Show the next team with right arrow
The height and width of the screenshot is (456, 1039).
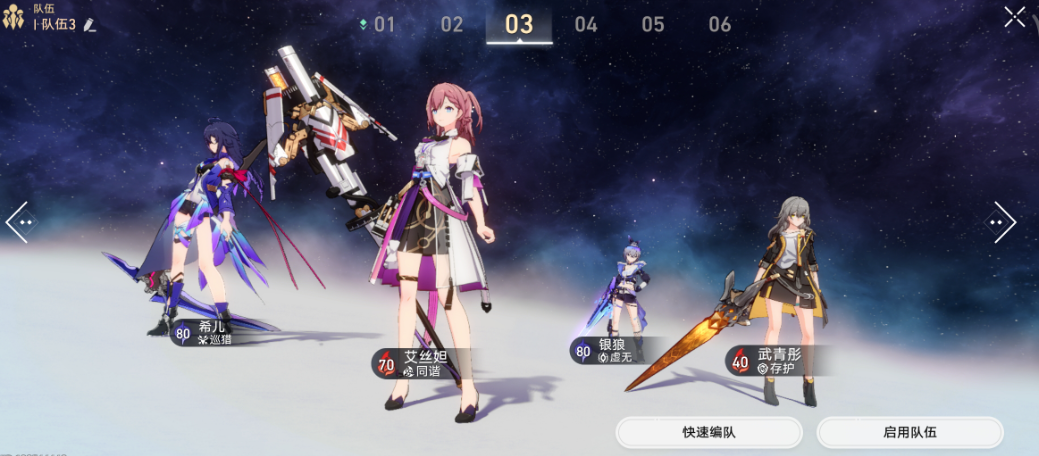[x=1003, y=221]
